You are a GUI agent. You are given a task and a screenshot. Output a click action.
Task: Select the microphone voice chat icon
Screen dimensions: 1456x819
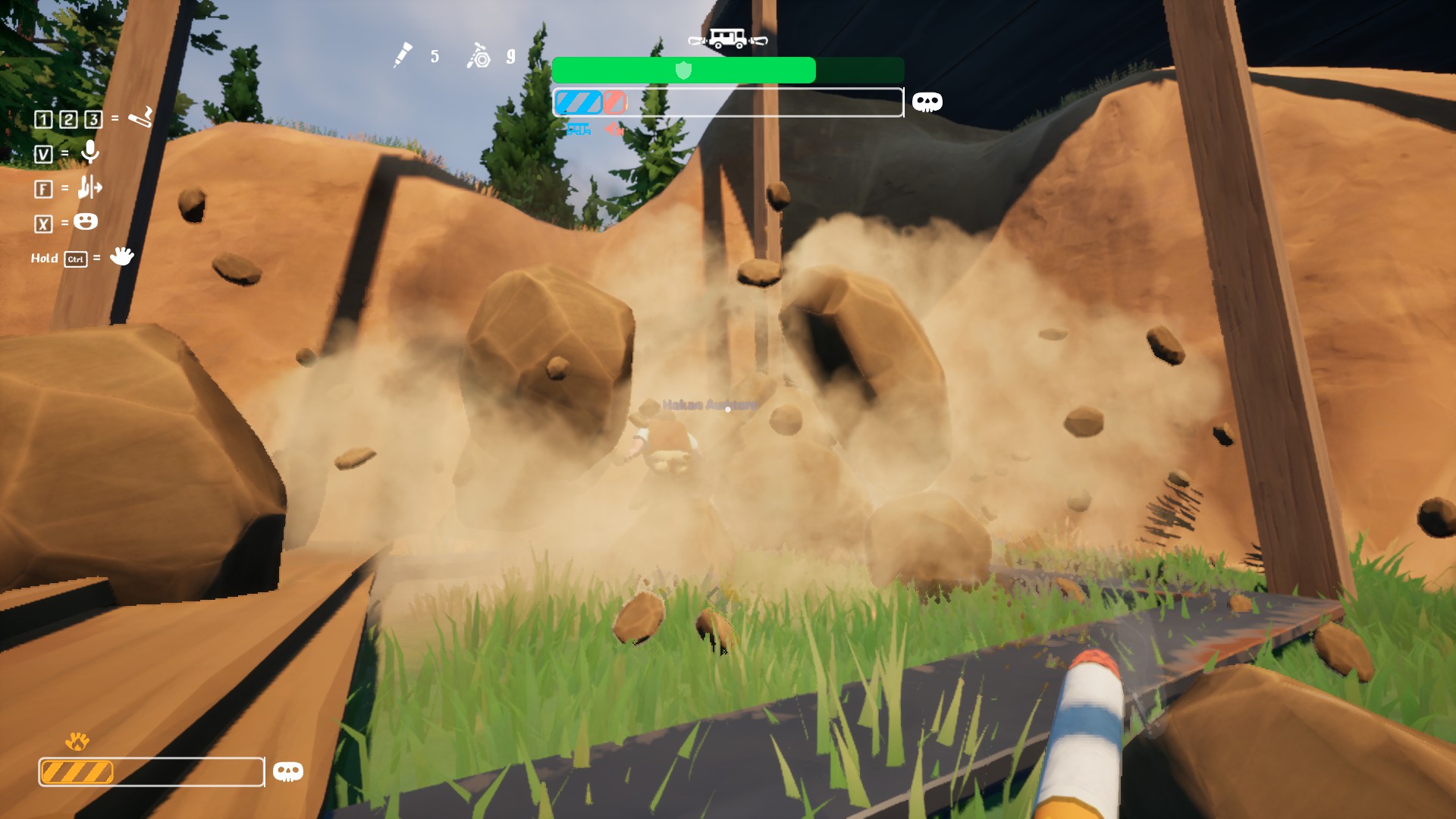(x=90, y=152)
